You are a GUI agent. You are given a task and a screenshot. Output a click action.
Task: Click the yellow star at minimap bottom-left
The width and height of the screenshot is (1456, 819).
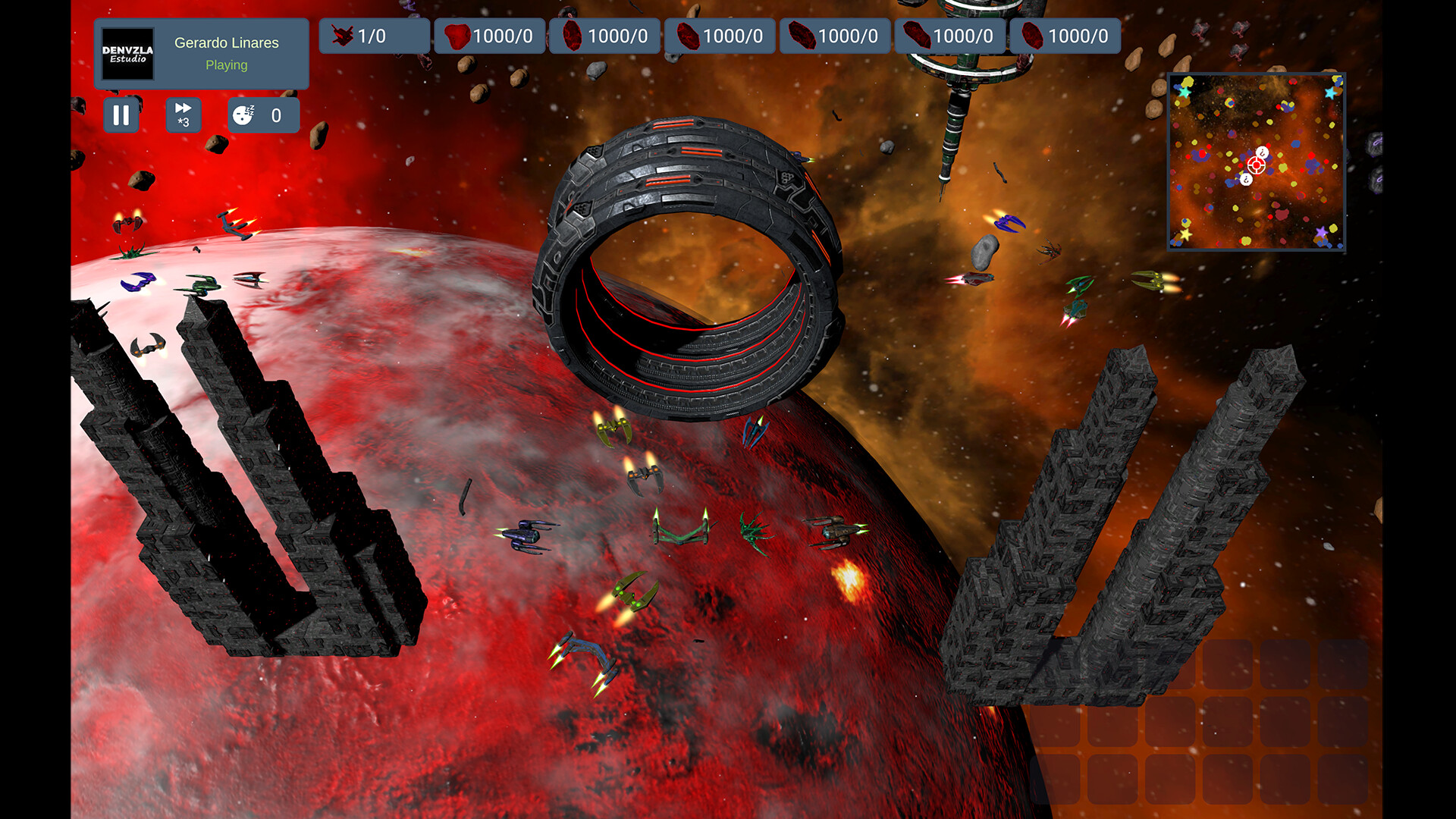tap(1185, 234)
